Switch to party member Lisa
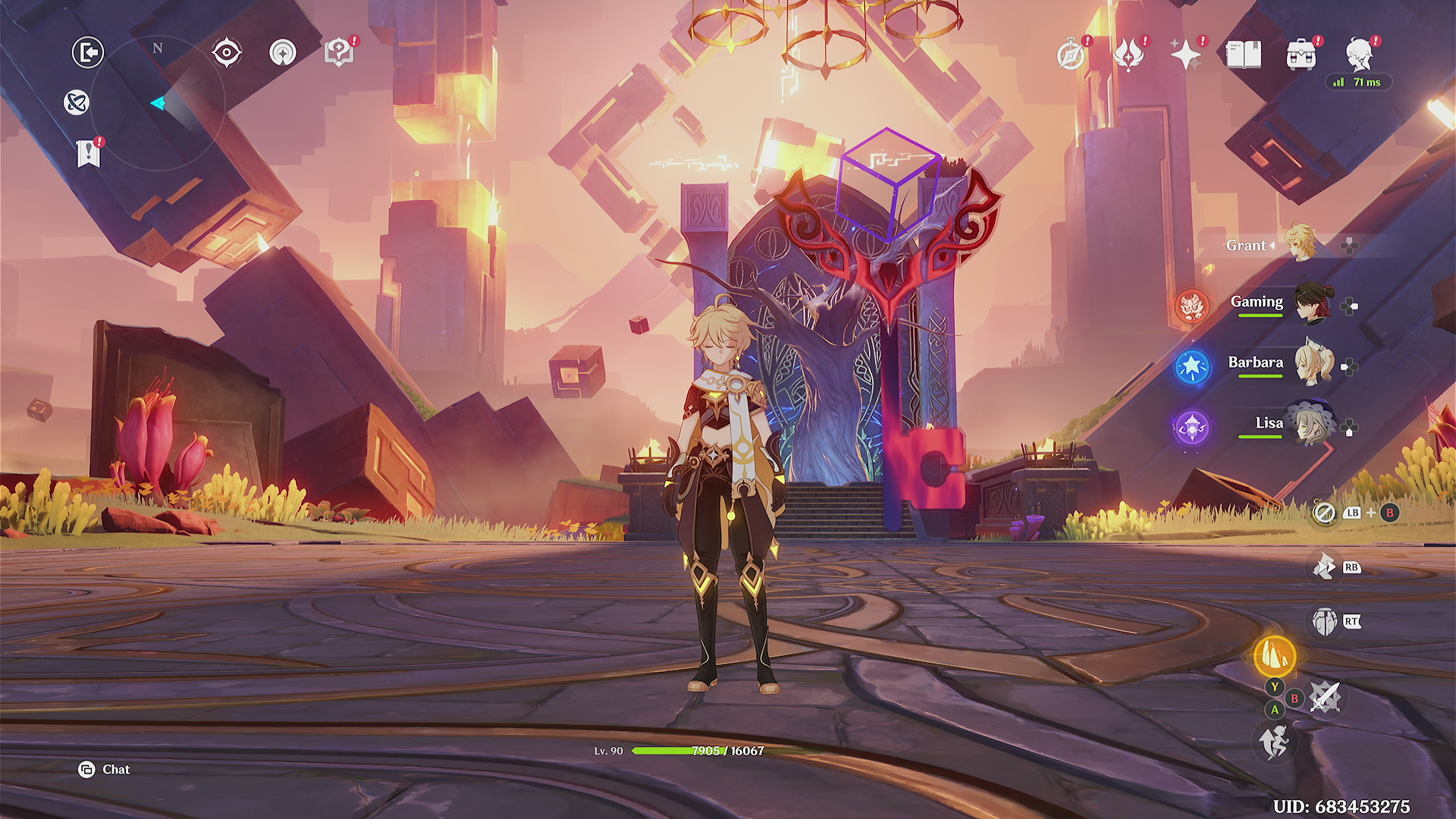 pos(1311,425)
